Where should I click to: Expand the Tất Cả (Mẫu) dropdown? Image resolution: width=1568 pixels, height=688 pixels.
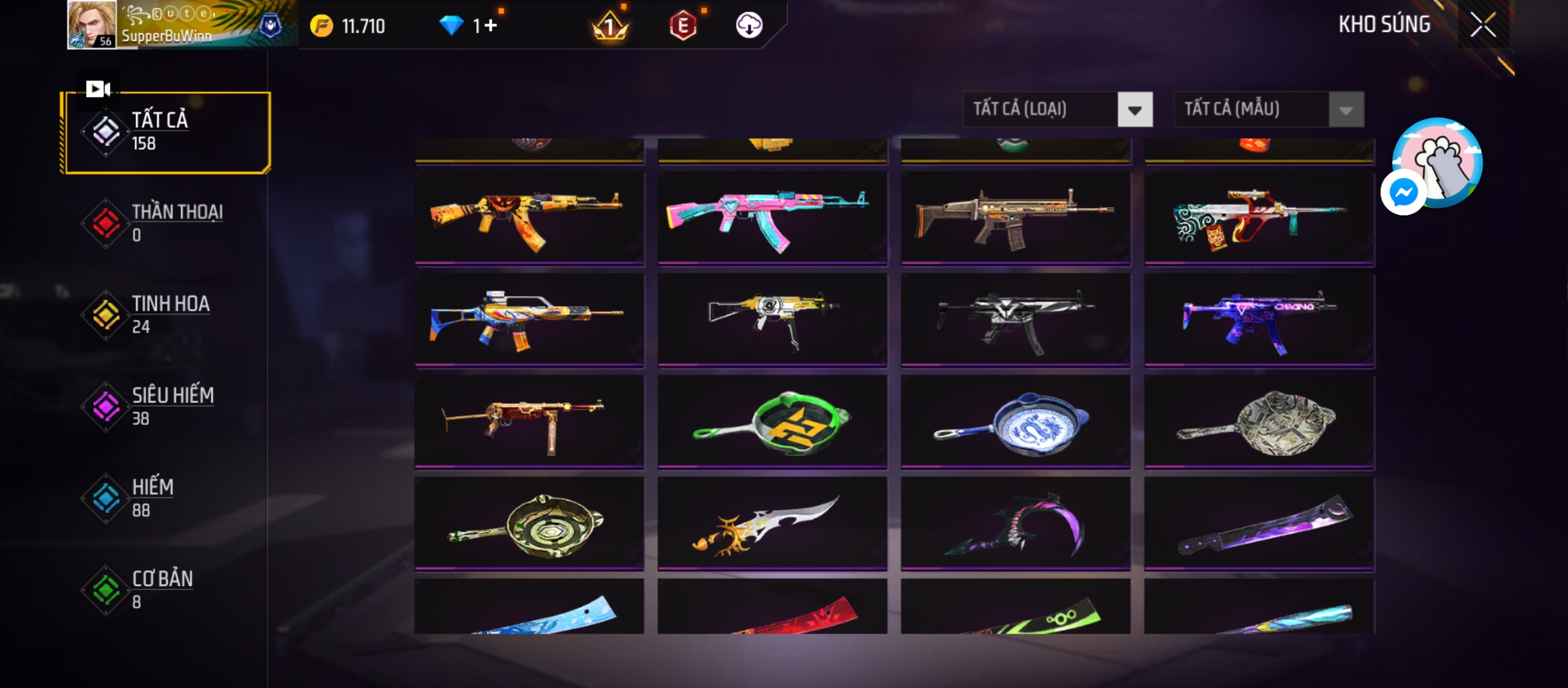click(1268, 110)
